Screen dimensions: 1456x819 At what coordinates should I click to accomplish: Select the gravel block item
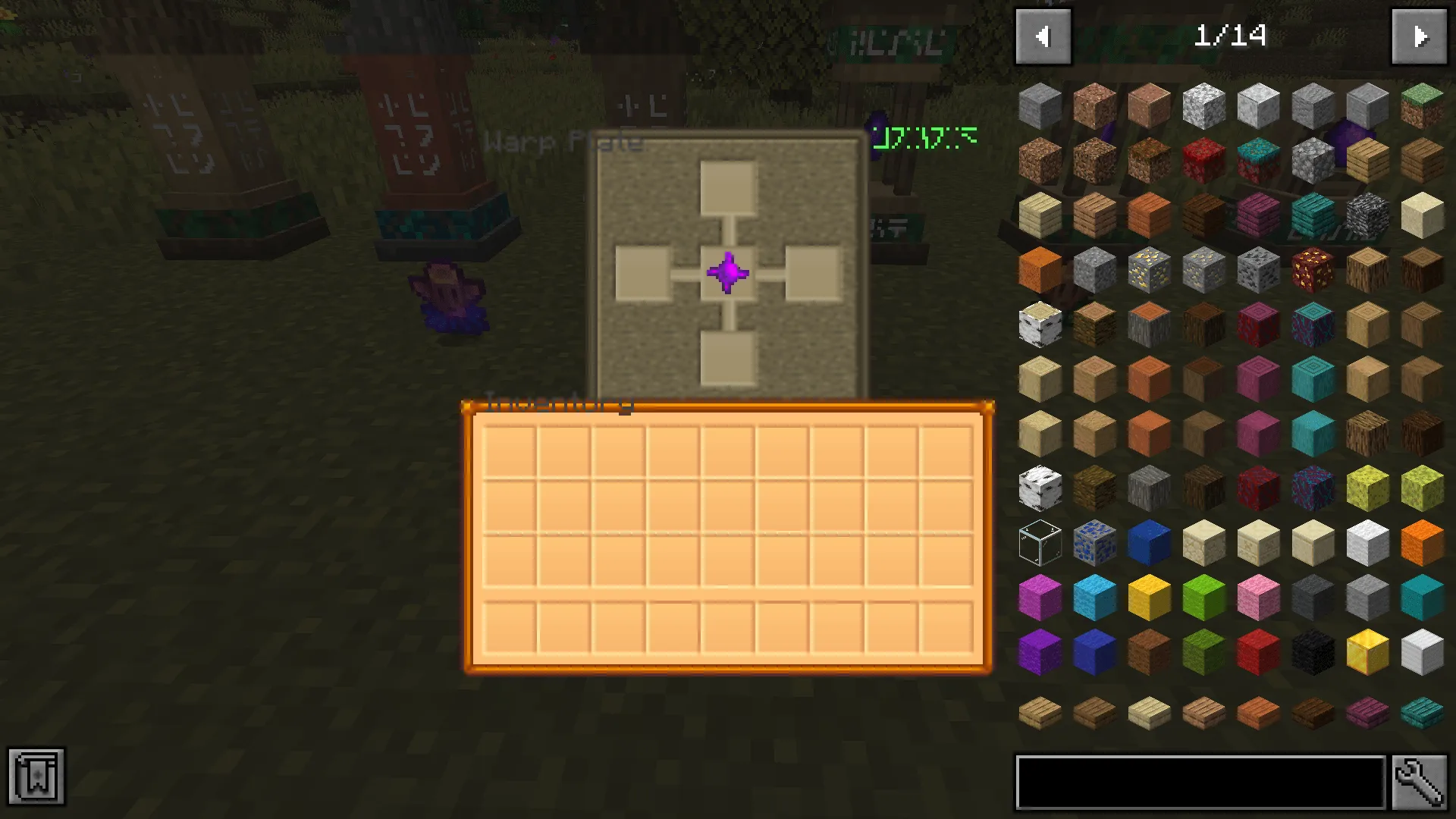click(1312, 161)
